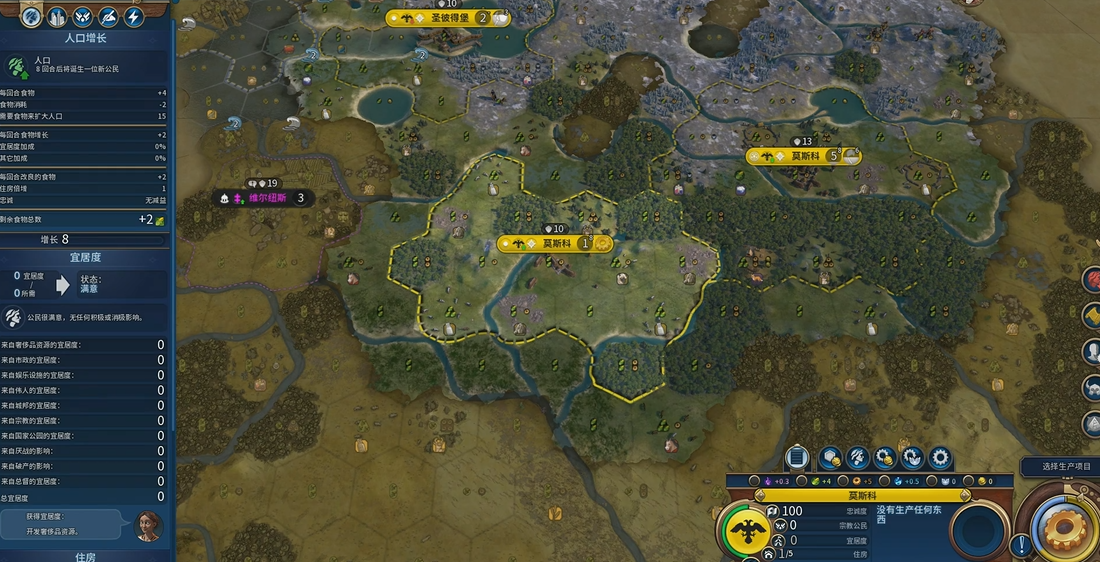
Task: Open the citizen growth tab icon
Action: pos(30,17)
